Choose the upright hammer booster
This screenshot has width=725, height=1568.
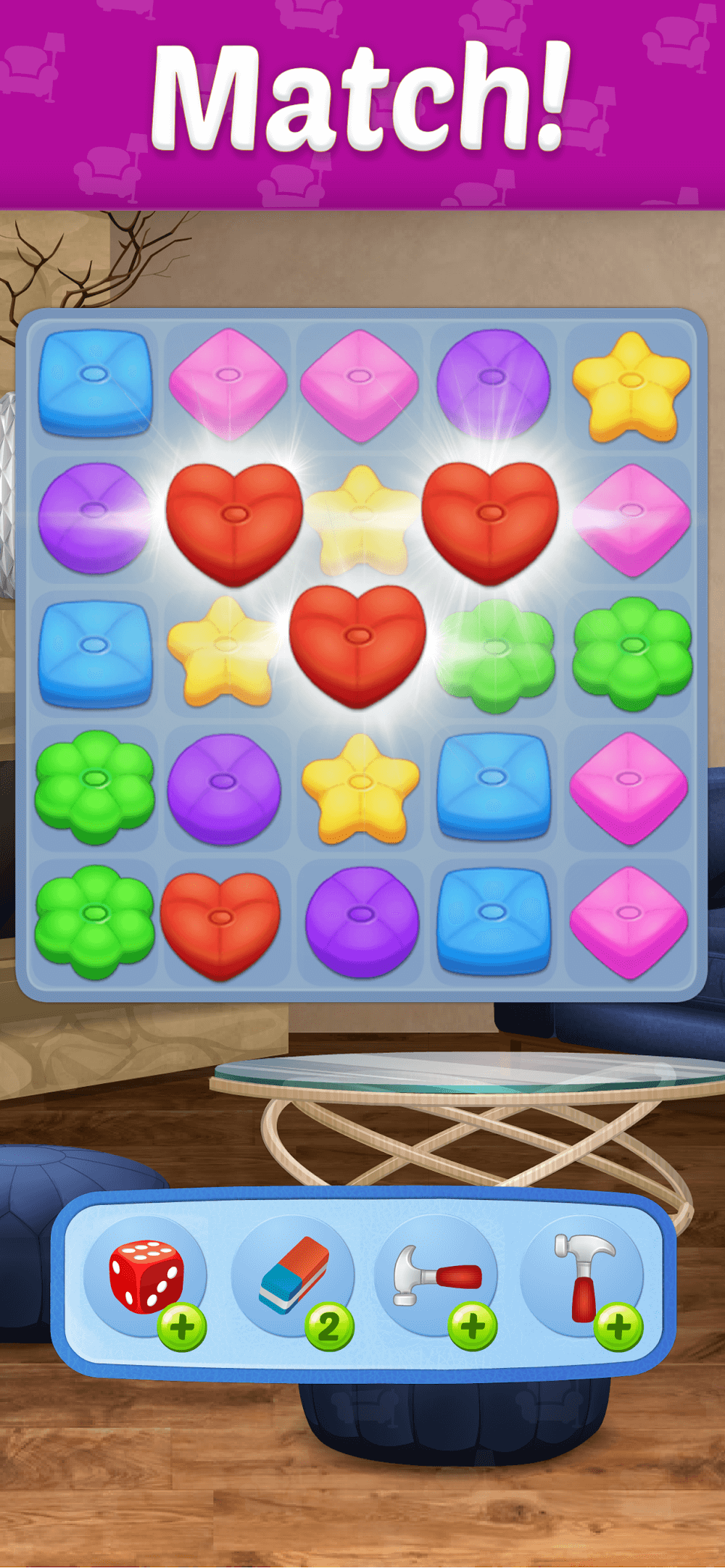click(582, 1274)
